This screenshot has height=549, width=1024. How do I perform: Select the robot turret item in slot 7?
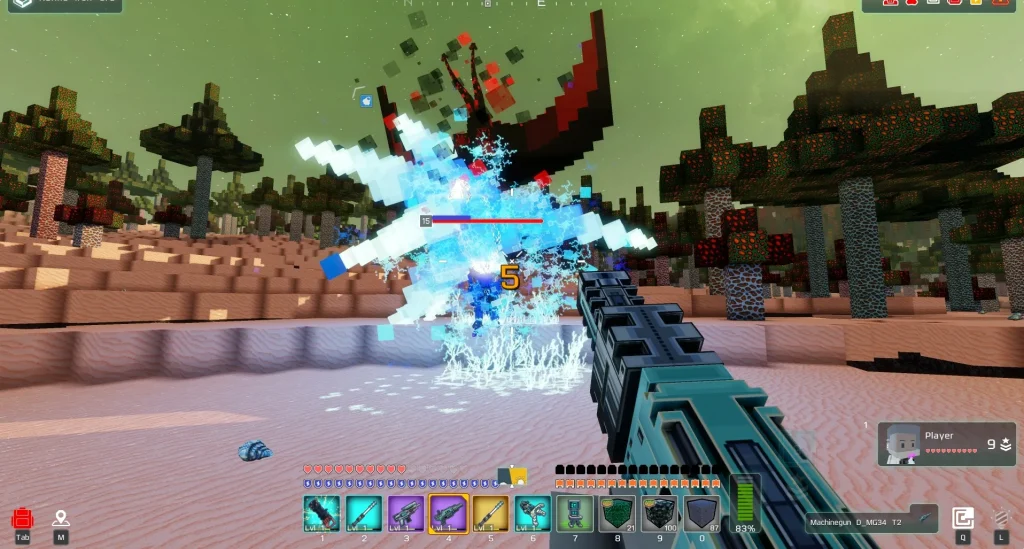(575, 514)
